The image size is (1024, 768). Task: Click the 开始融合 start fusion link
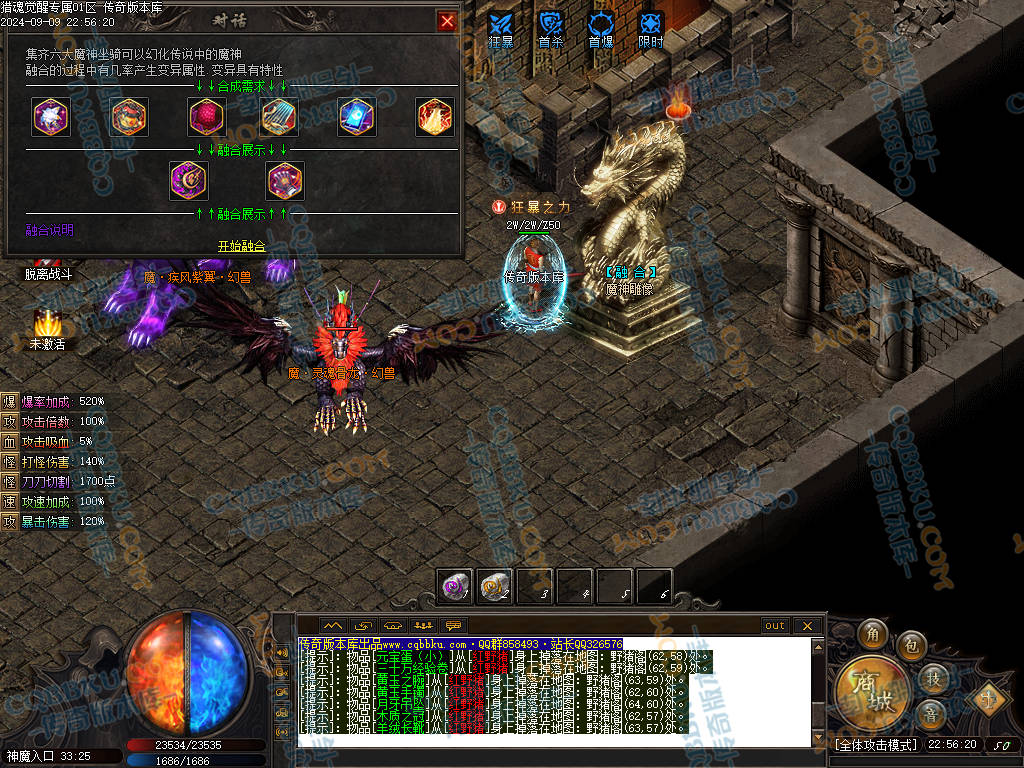(242, 246)
